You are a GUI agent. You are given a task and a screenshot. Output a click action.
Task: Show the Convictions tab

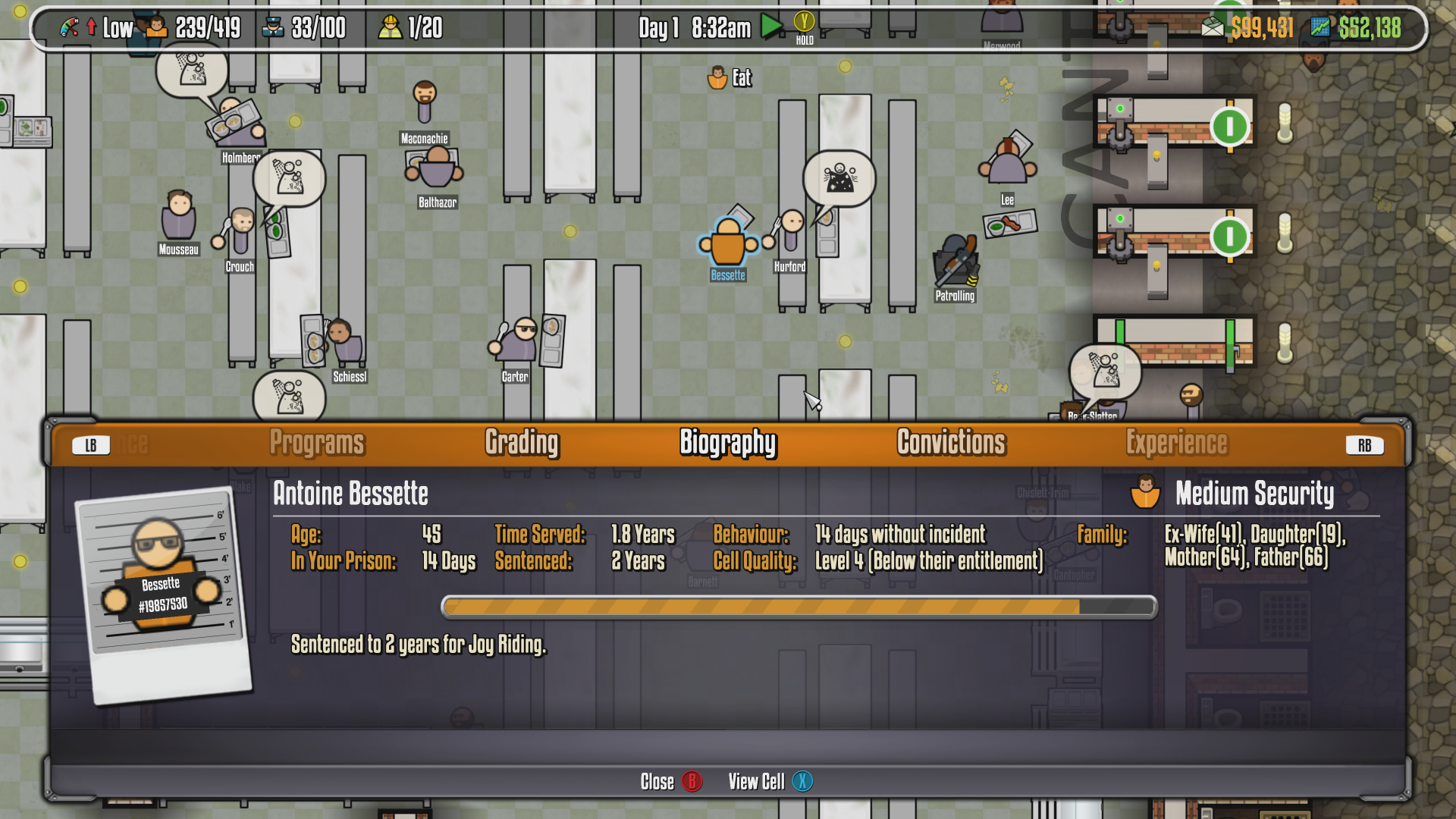pyautogui.click(x=951, y=443)
